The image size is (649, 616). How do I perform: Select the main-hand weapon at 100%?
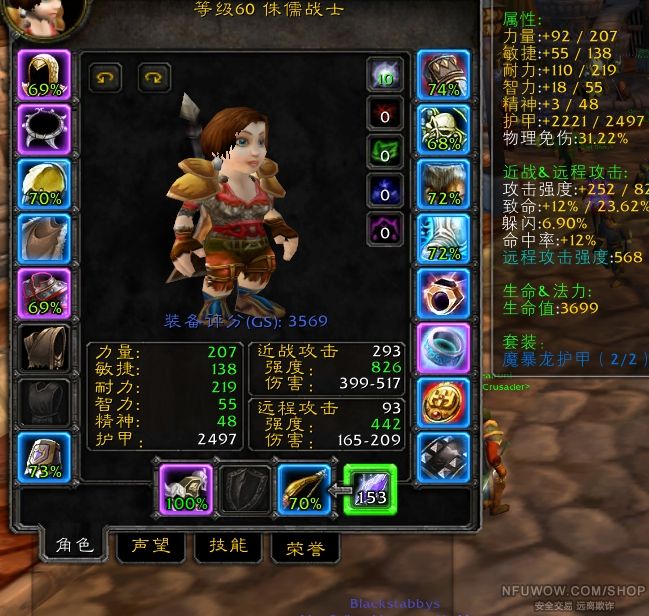pyautogui.click(x=186, y=490)
